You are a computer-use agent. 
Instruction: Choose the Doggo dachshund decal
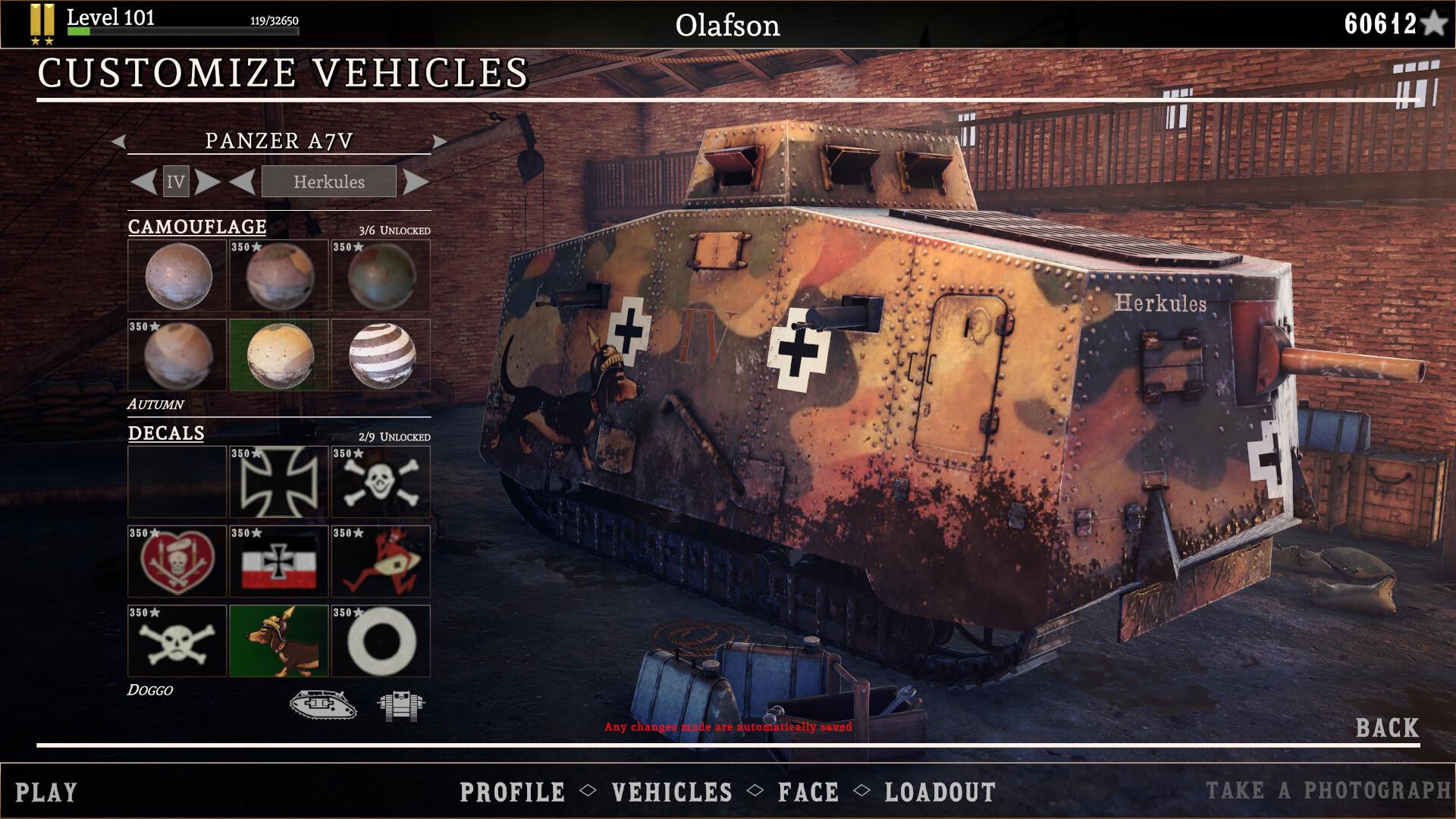[279, 641]
